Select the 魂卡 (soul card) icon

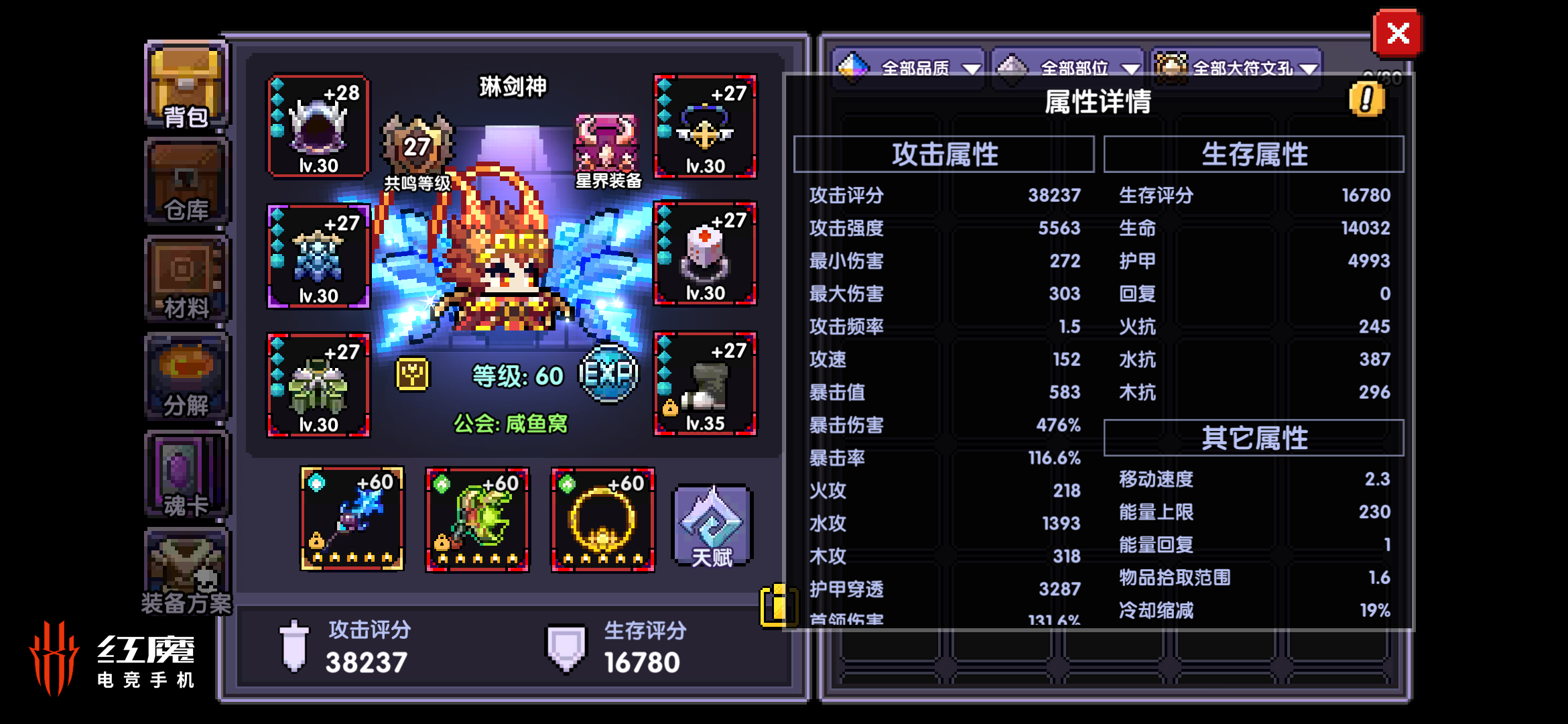click(x=186, y=473)
